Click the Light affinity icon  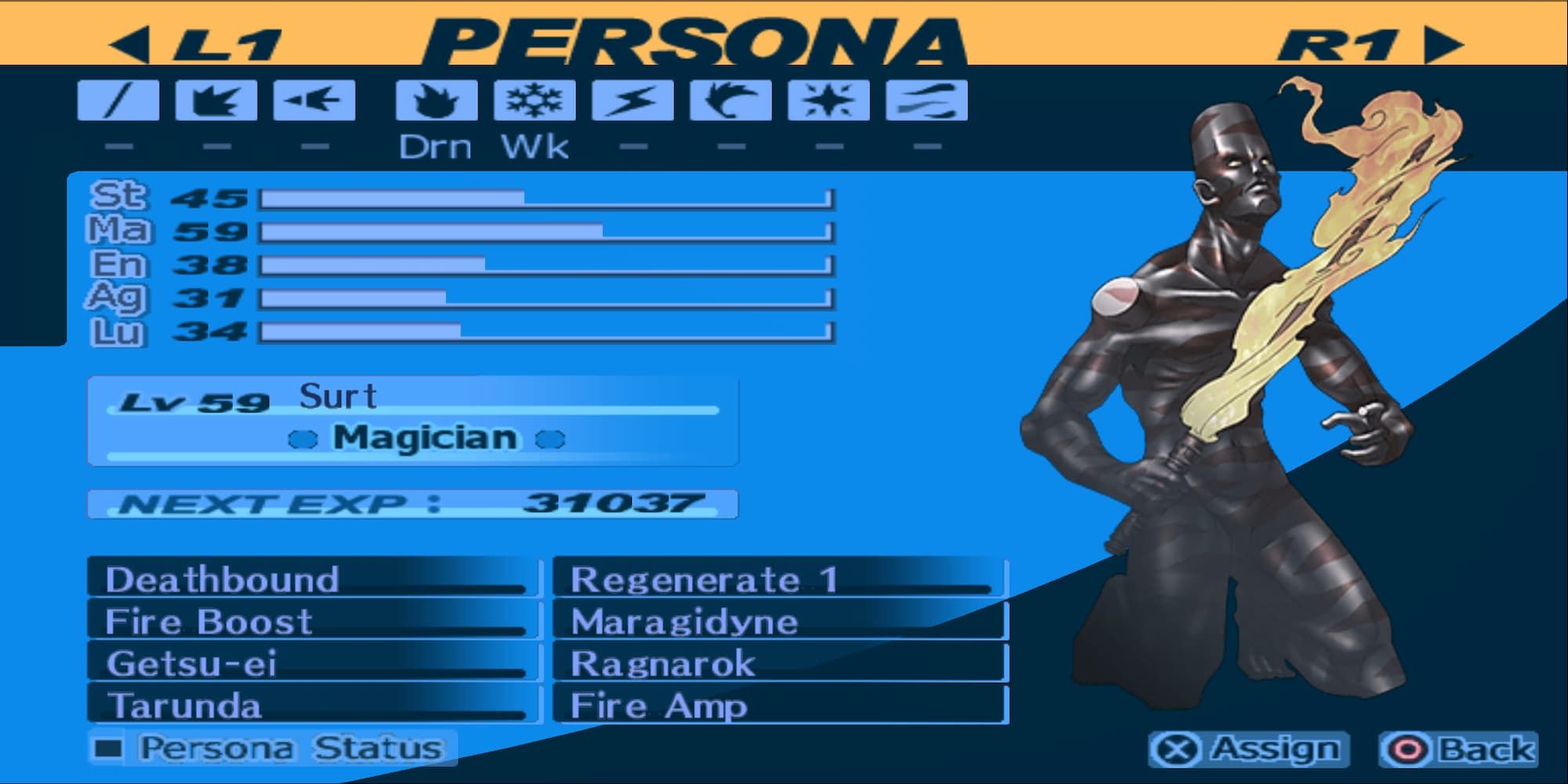(x=827, y=102)
